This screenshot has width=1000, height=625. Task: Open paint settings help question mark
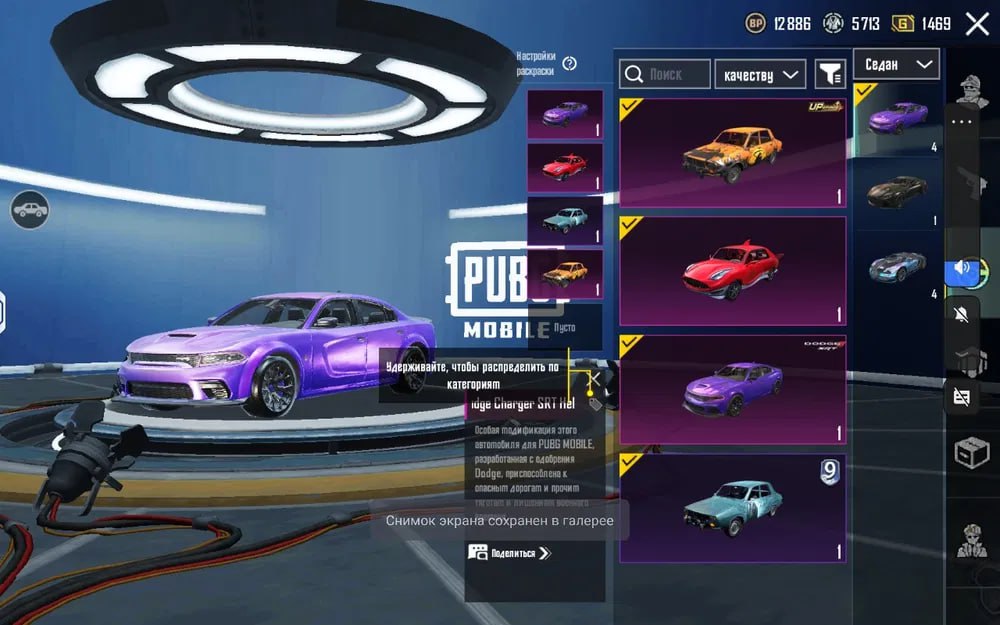pyautogui.click(x=570, y=63)
